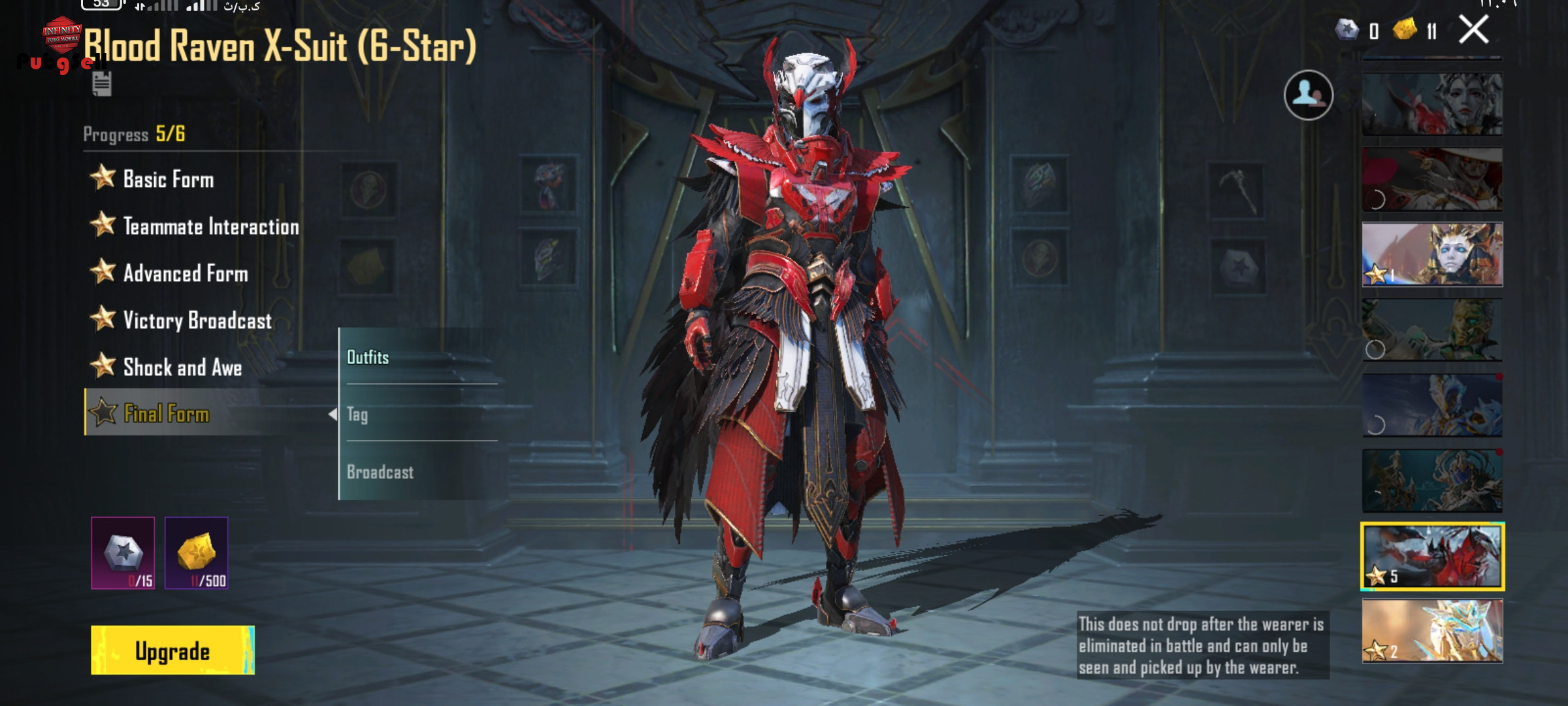Show the Shock and Awe stage

[x=182, y=367]
